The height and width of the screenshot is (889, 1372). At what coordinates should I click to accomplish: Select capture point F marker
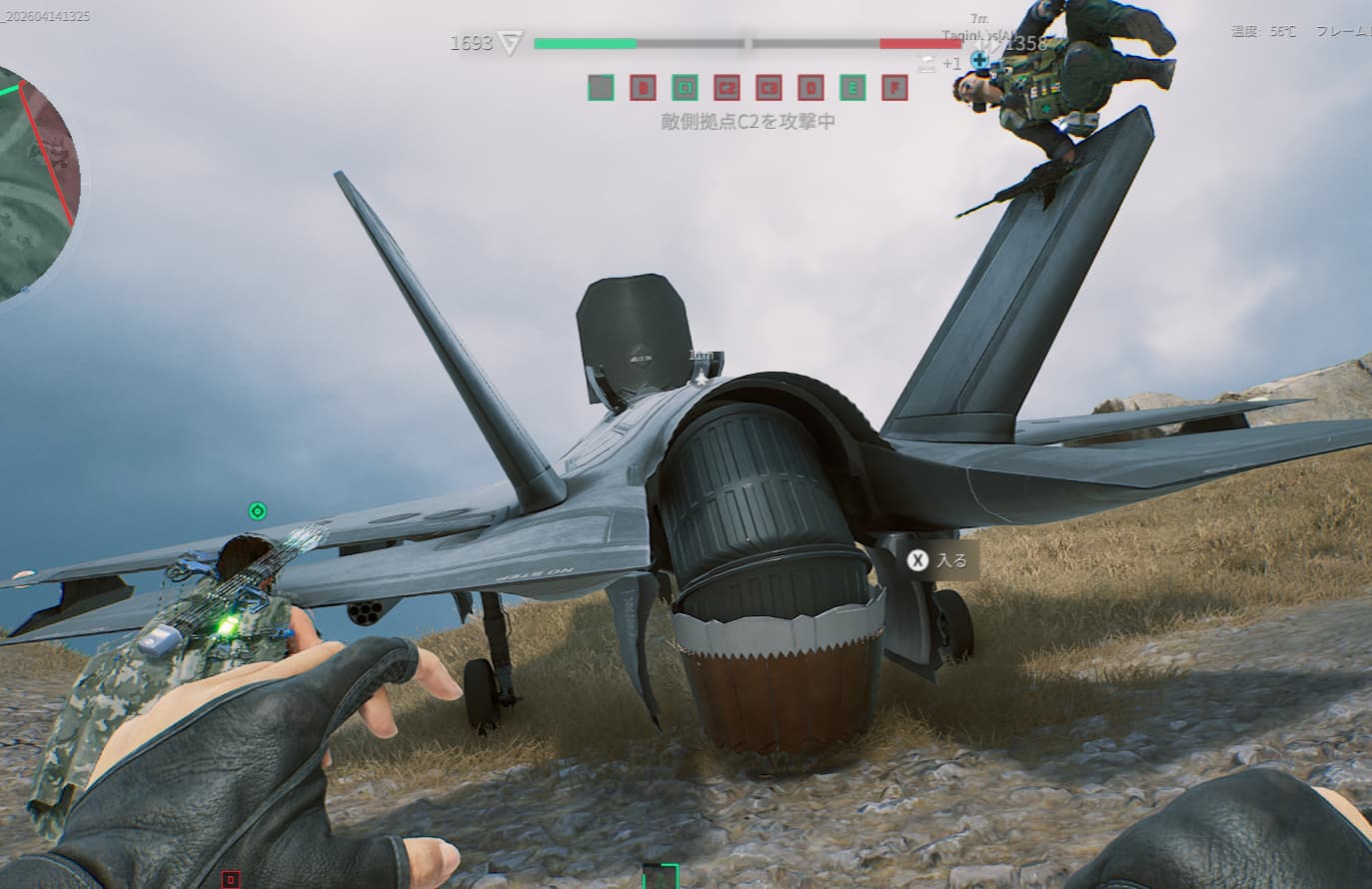894,88
